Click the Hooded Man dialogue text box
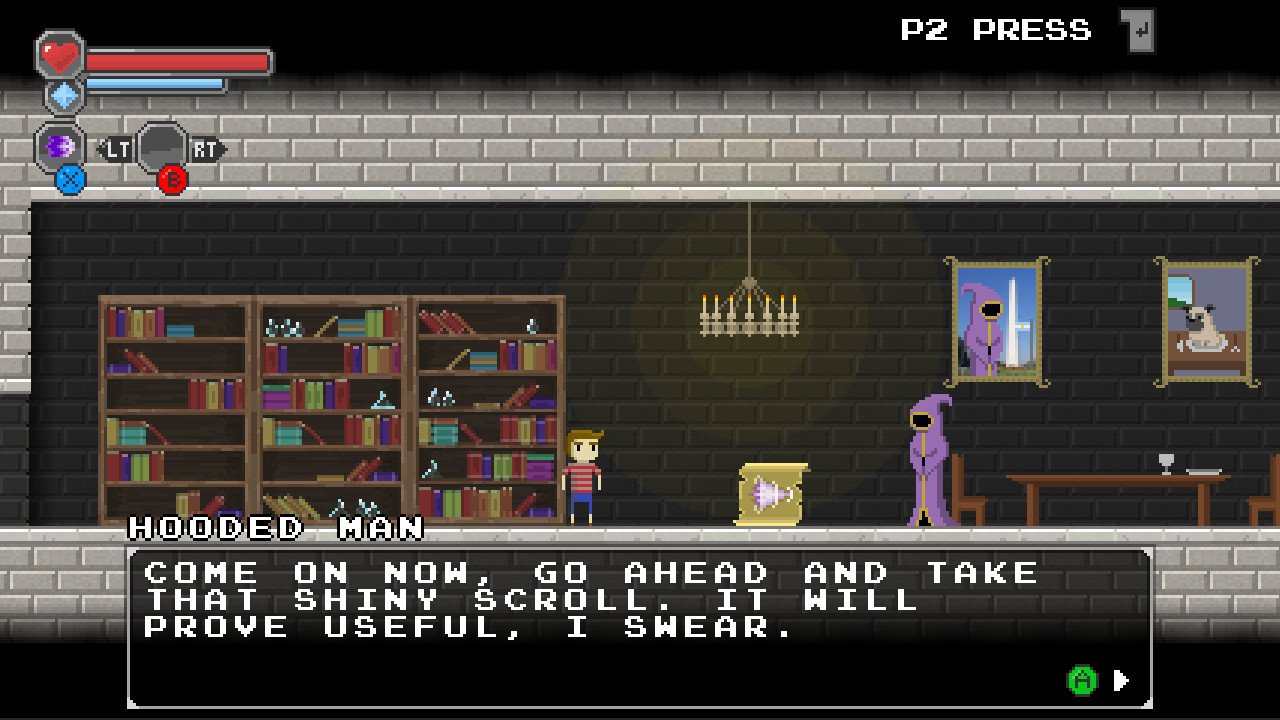Screen dimensions: 1280x720 (x=640, y=626)
